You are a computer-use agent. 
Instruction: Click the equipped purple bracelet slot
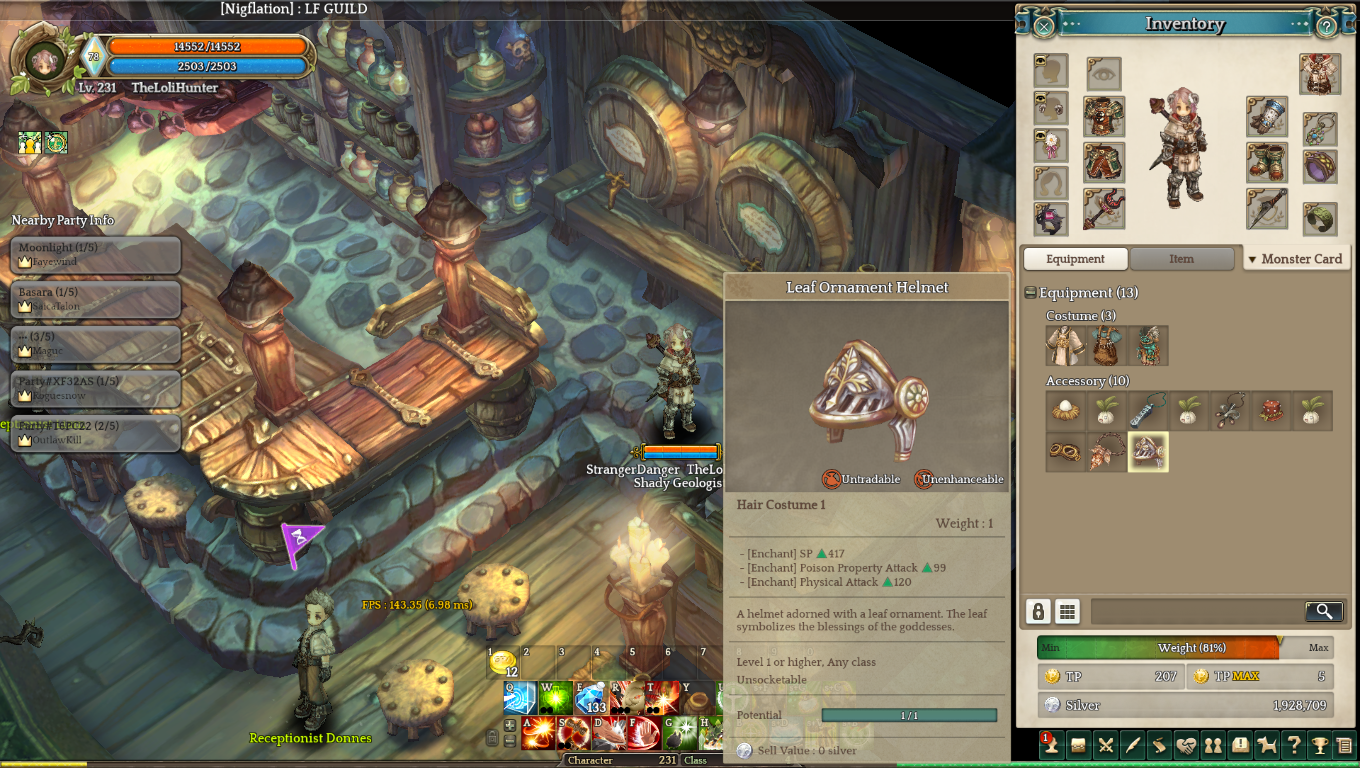tap(1320, 167)
